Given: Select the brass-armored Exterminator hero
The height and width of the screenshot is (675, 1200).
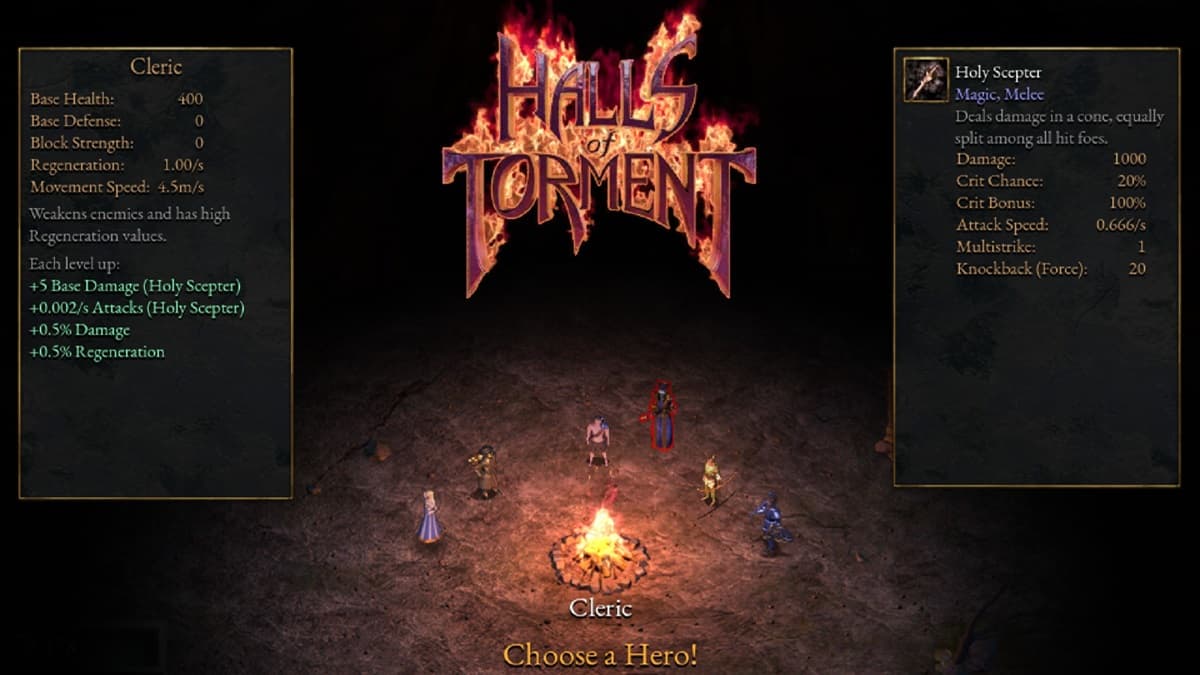Looking at the screenshot, I should pos(485,471).
